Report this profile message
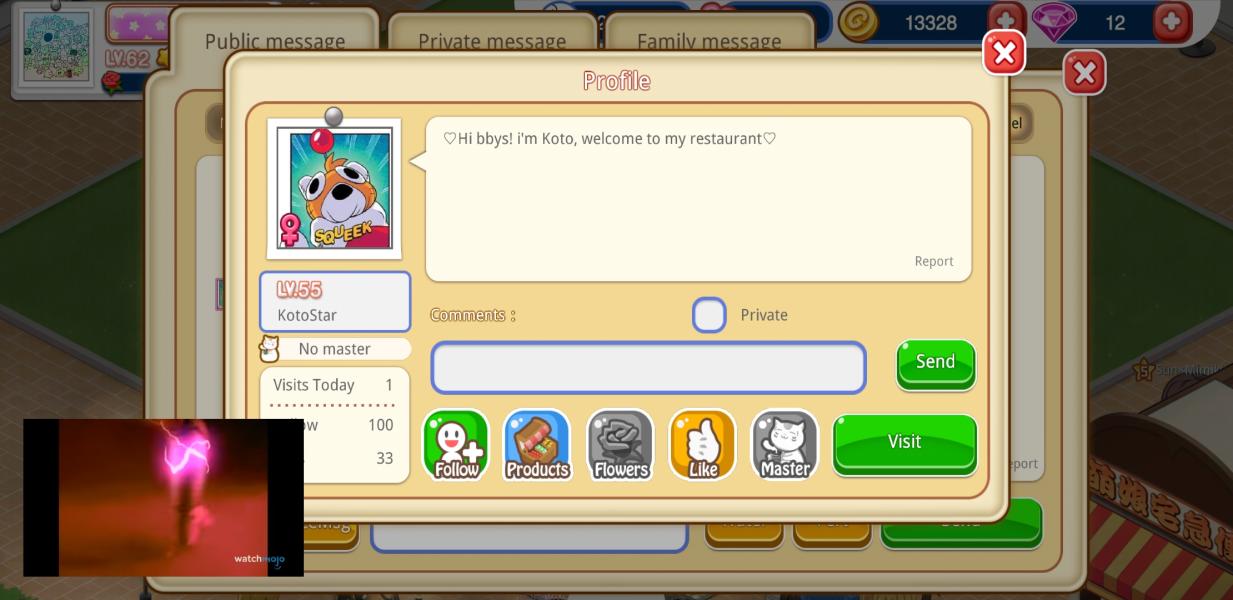The width and height of the screenshot is (1233, 600). (x=933, y=261)
